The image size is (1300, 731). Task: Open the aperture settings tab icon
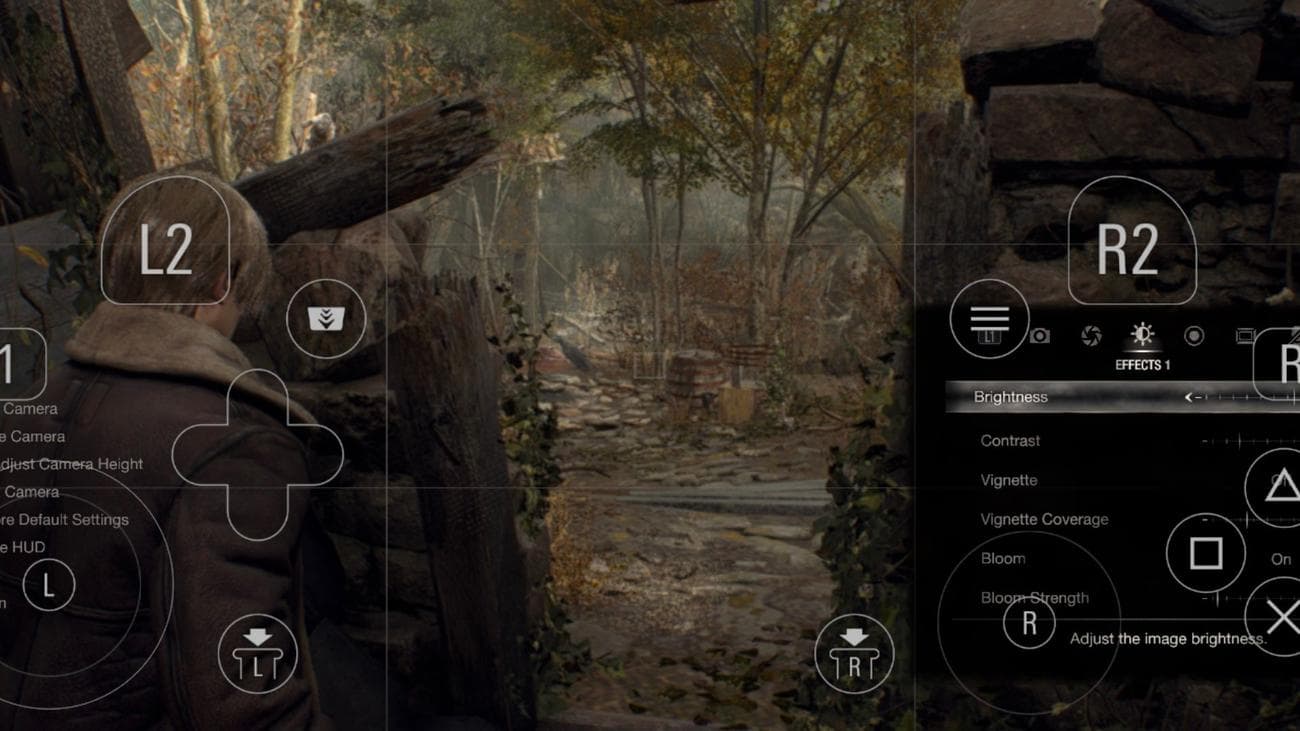pos(1089,335)
